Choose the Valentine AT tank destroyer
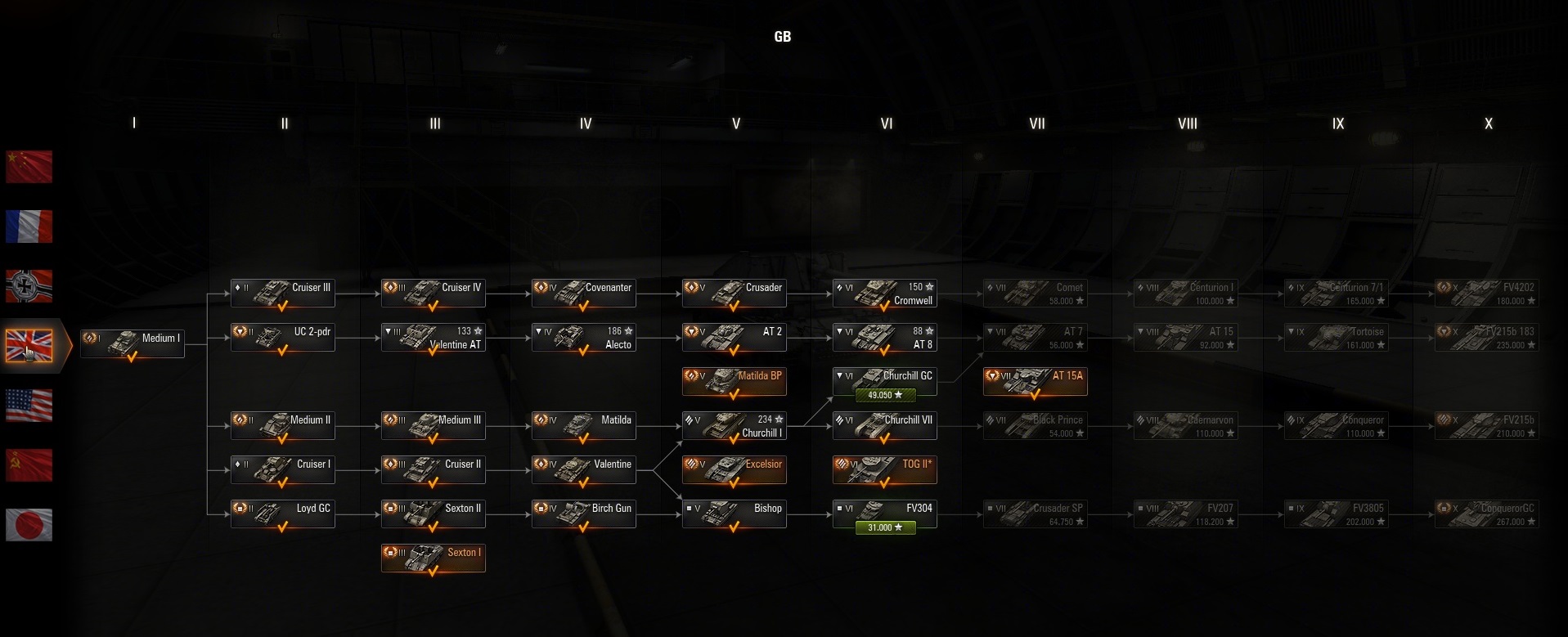The image size is (1568, 637). 434,338
